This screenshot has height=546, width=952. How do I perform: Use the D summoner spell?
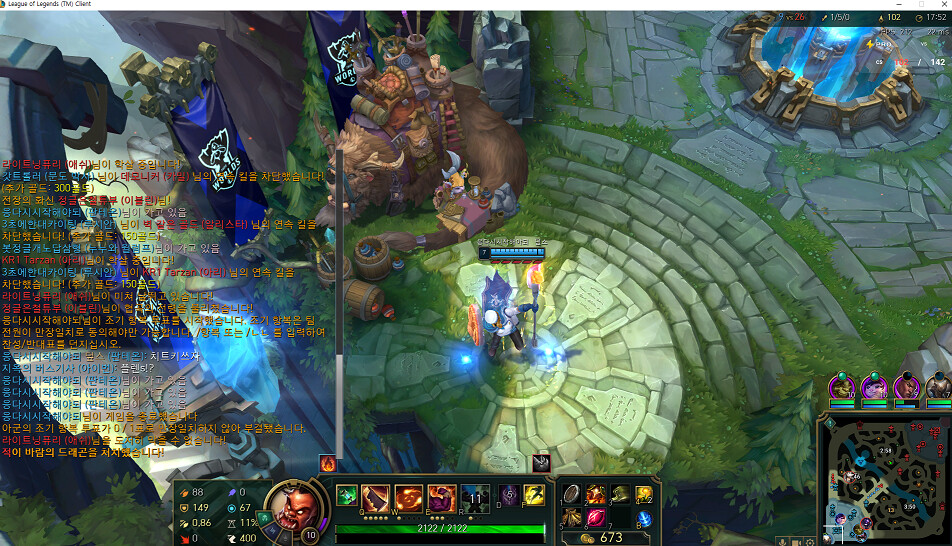click(x=509, y=495)
